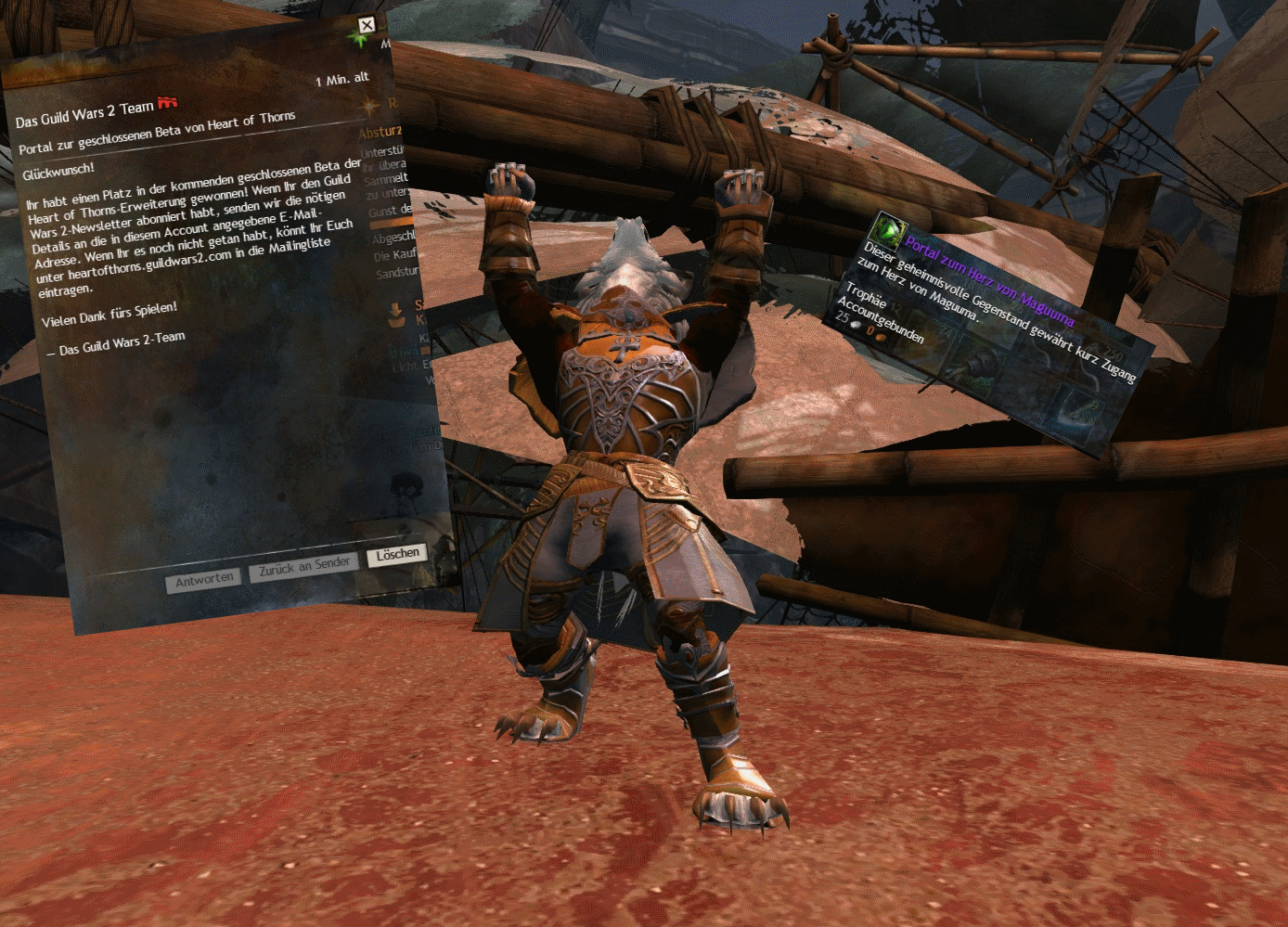Delete the mail with Löschen
1288x927 pixels.
point(397,554)
